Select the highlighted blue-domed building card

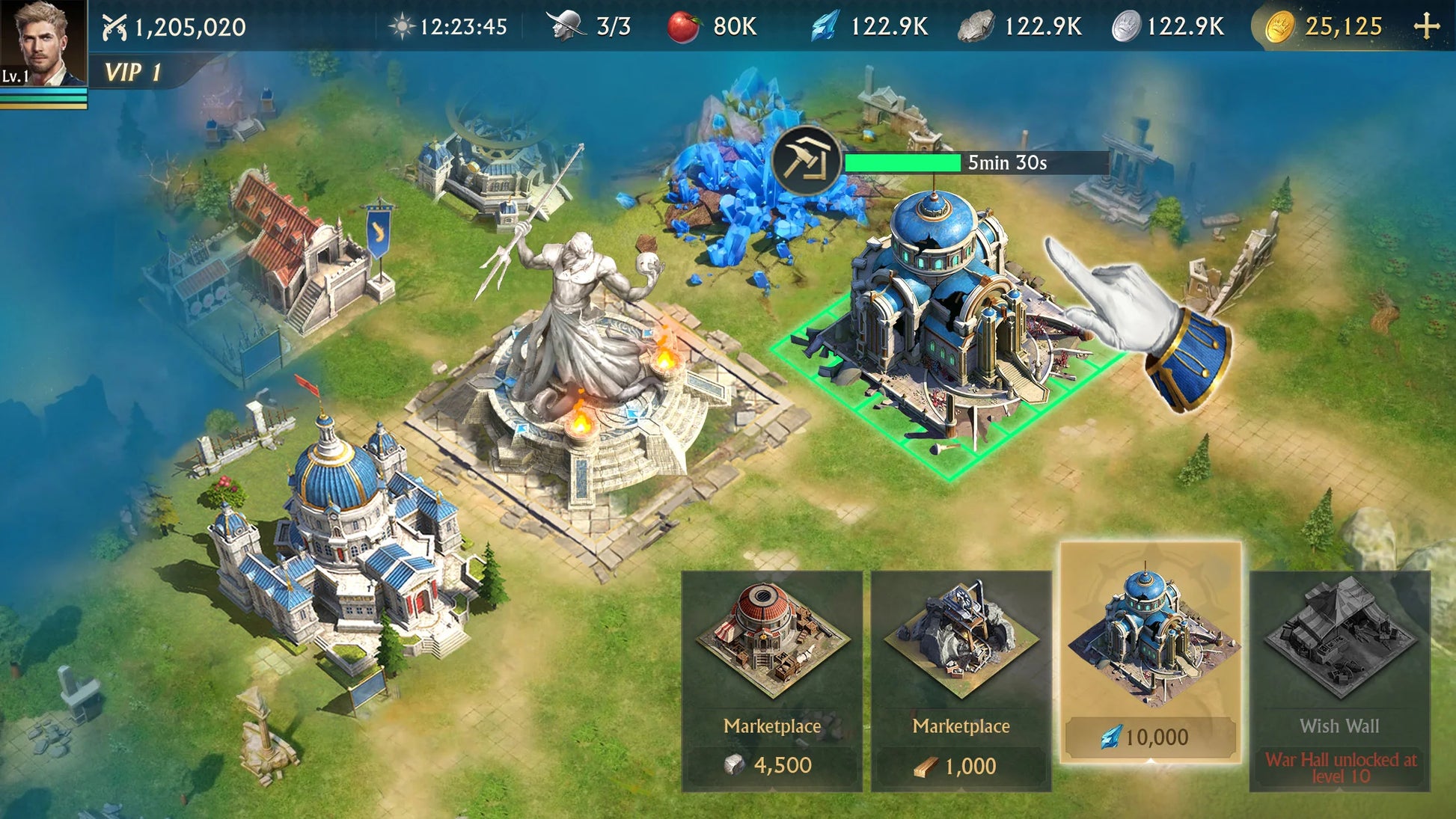point(1151,652)
